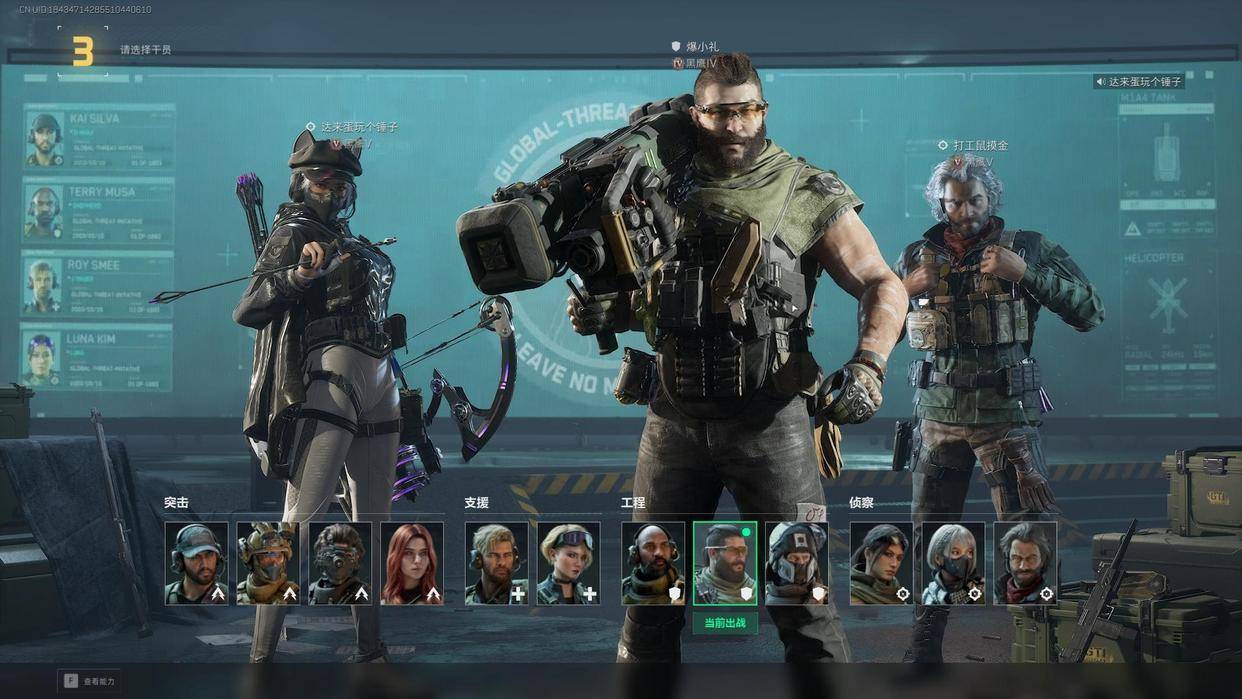
Task: Click the highlighted engineer with orange glasses
Action: pos(725,563)
